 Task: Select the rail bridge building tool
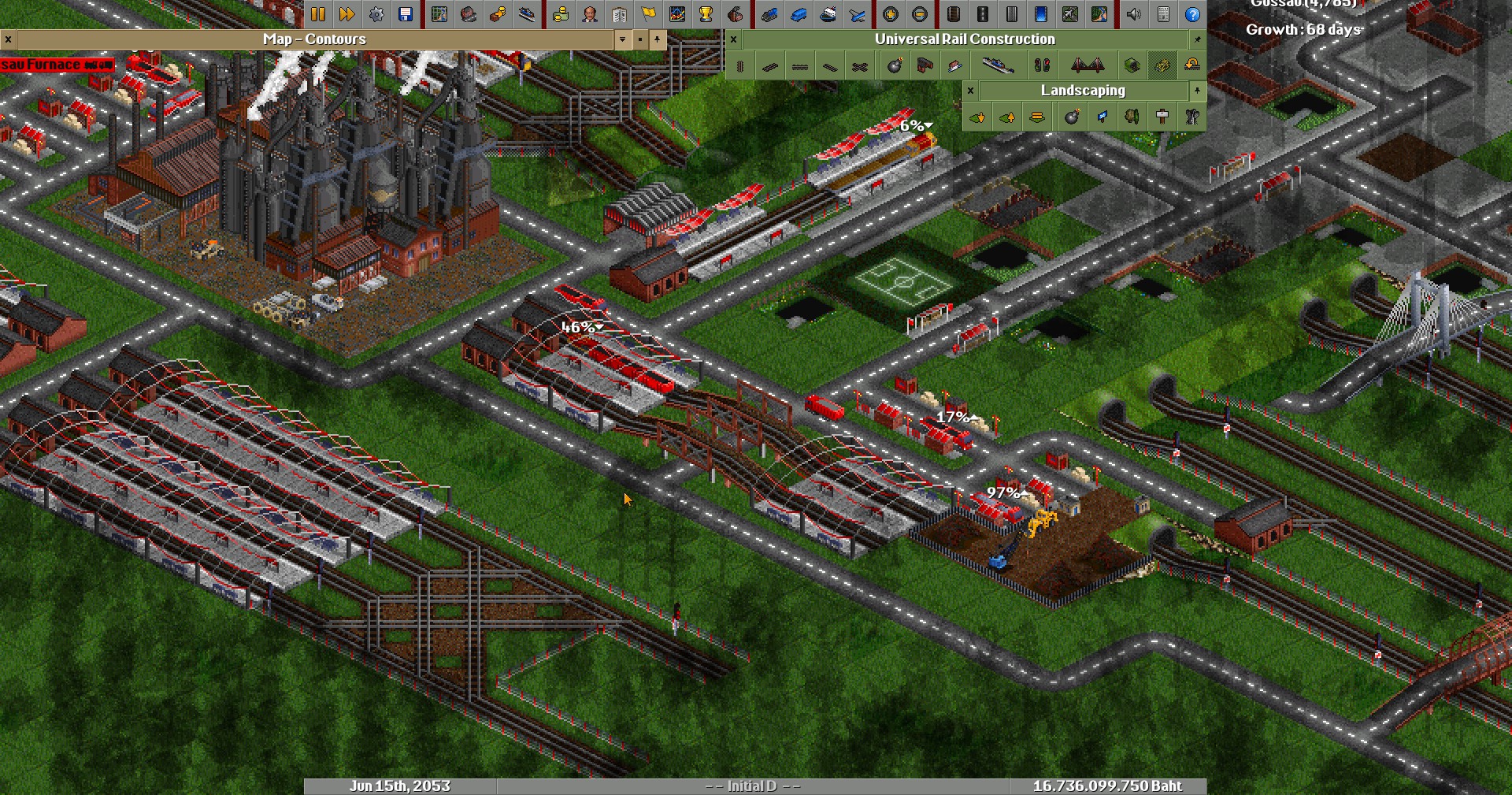pyautogui.click(x=1088, y=66)
